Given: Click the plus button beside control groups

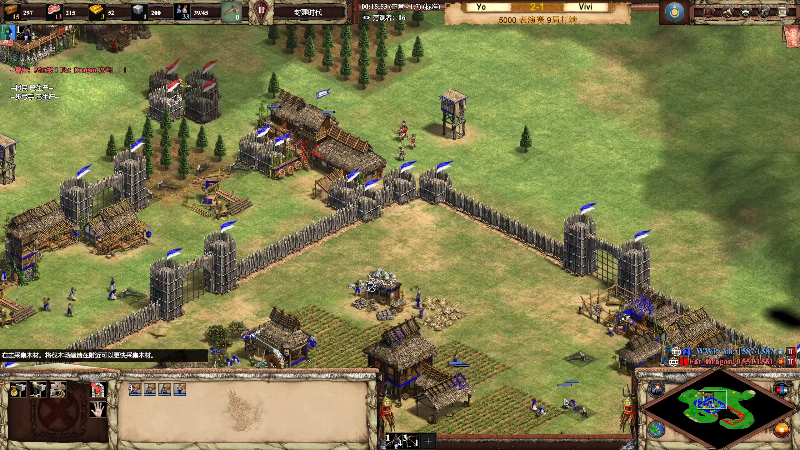Looking at the screenshot, I should [x=429, y=440].
